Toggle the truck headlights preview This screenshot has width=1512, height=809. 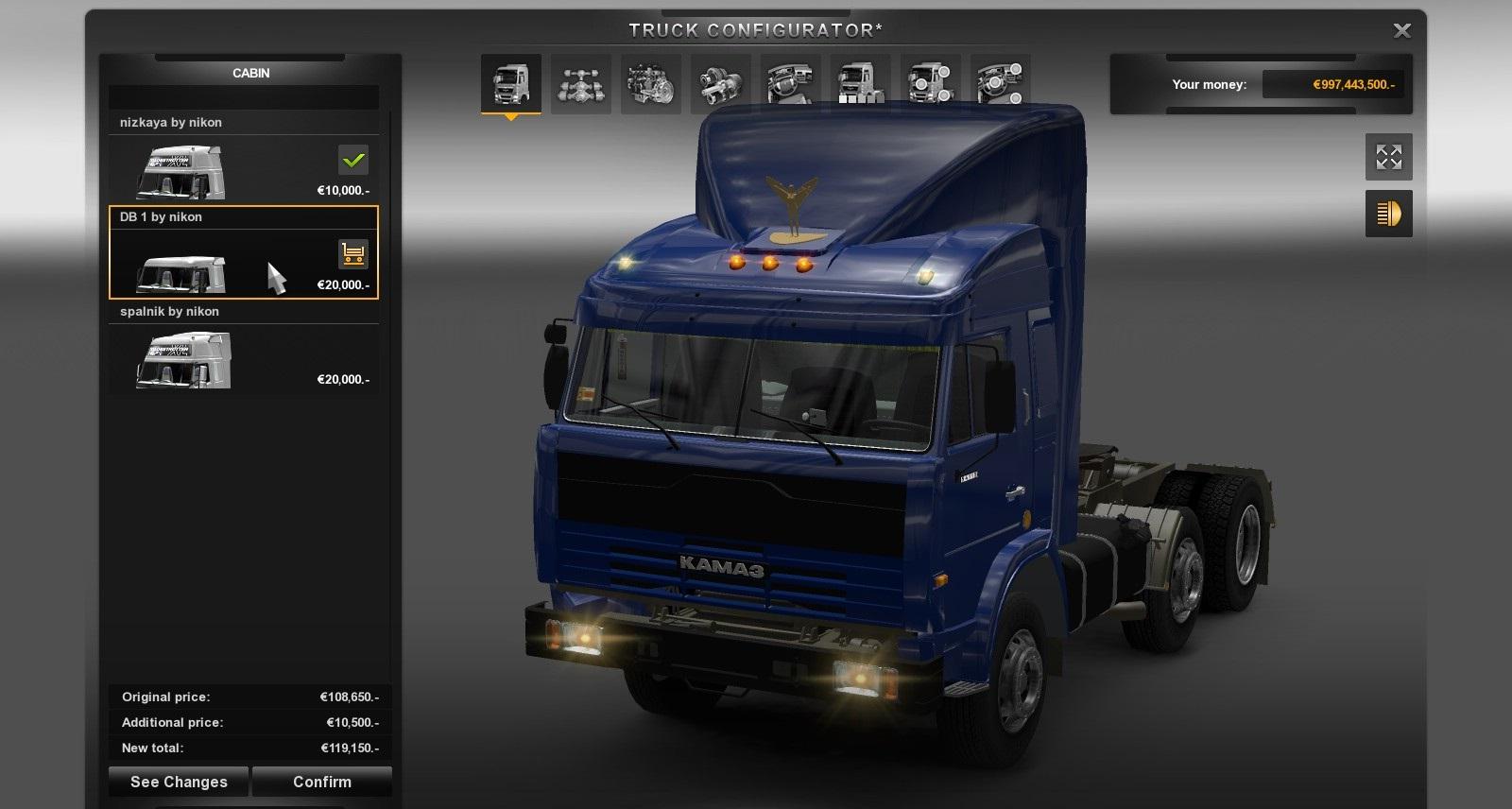tap(1388, 214)
